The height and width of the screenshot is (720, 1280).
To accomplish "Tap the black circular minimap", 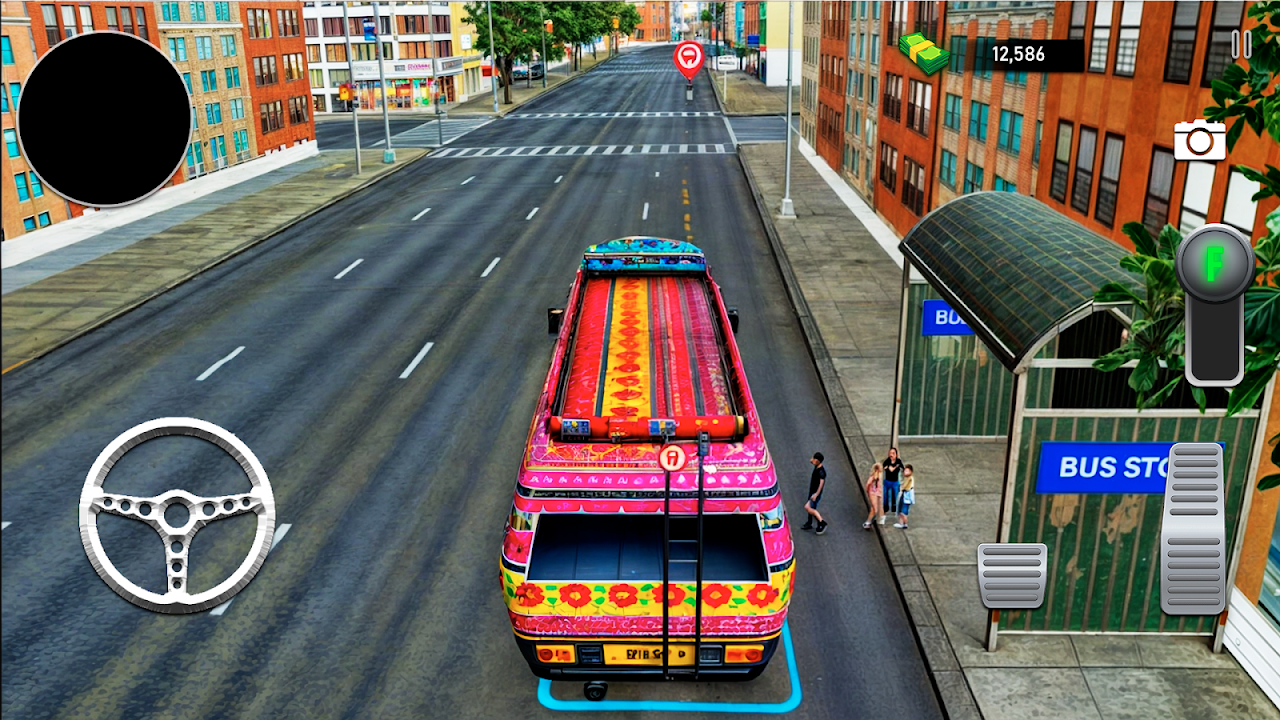I will (x=104, y=119).
